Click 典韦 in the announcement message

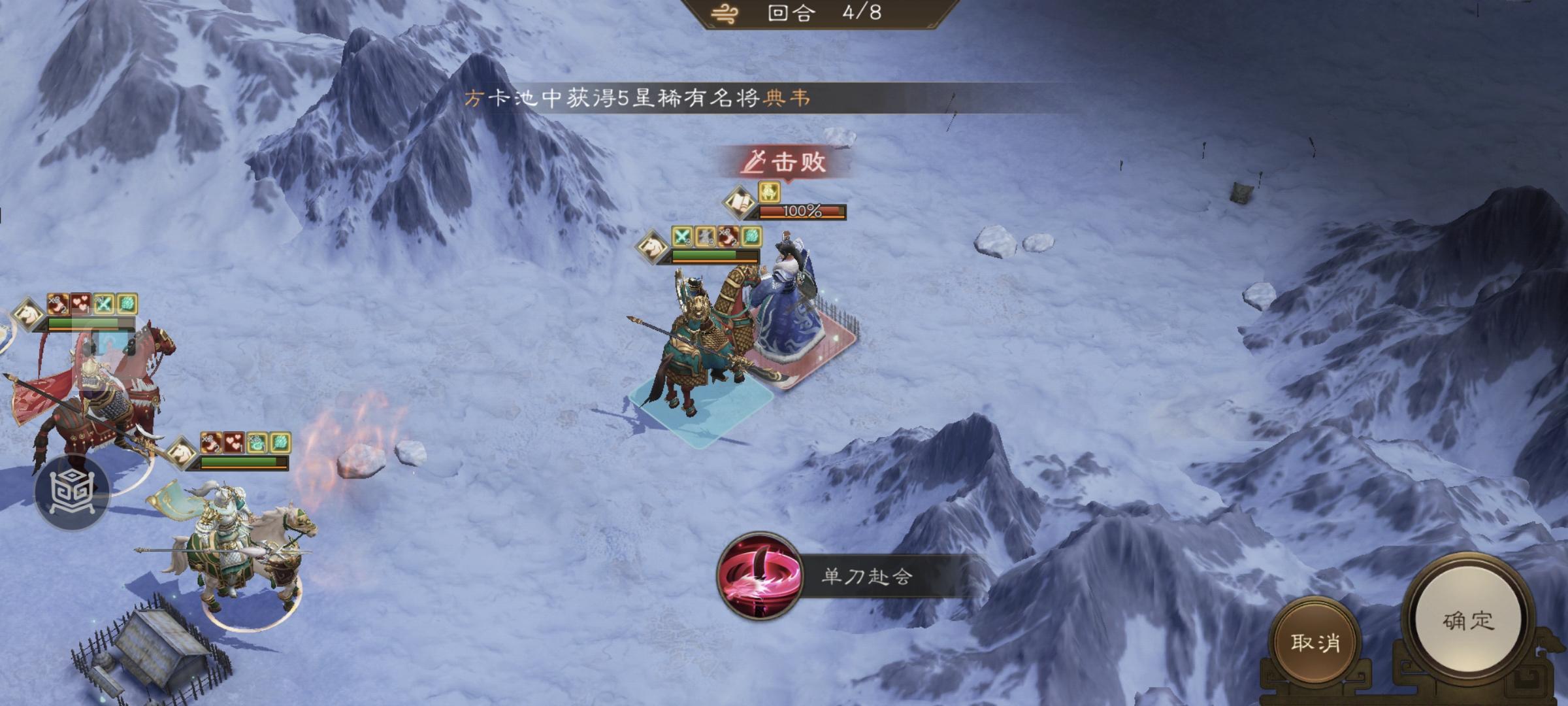pyautogui.click(x=792, y=97)
